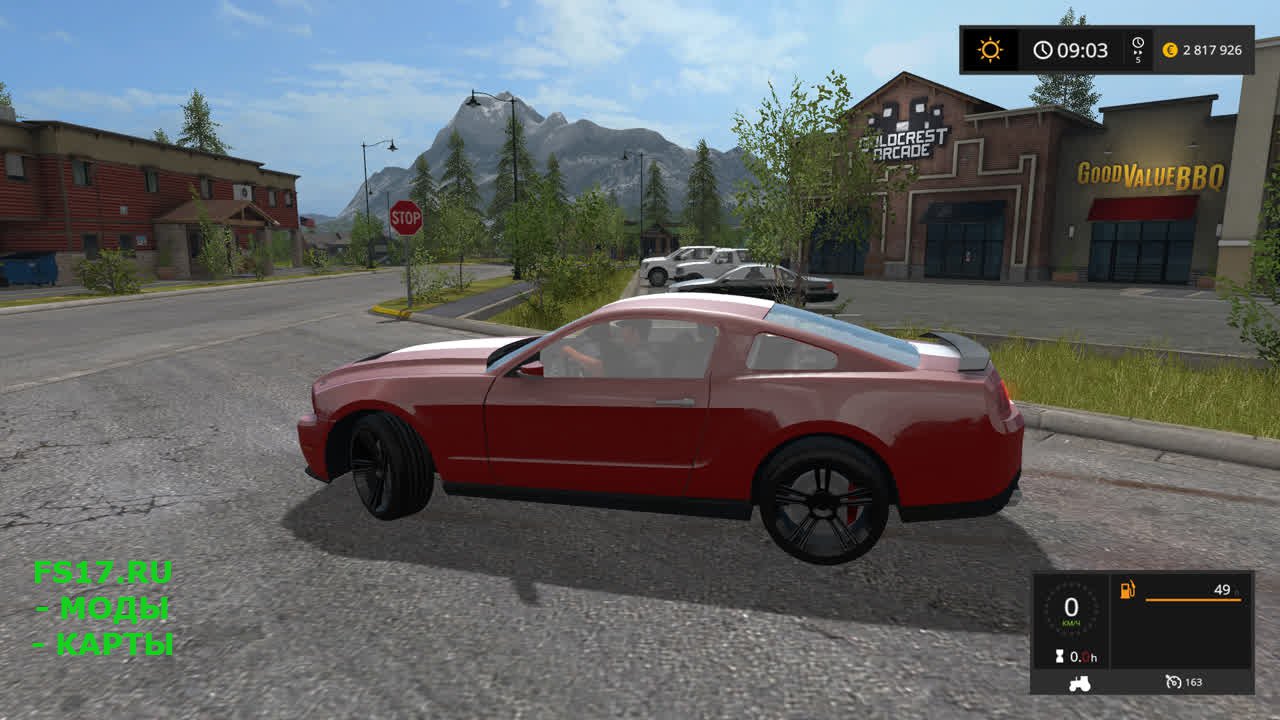Toggle the cruise control speed icon
This screenshot has width=1280, height=720.
pyautogui.click(x=1174, y=682)
